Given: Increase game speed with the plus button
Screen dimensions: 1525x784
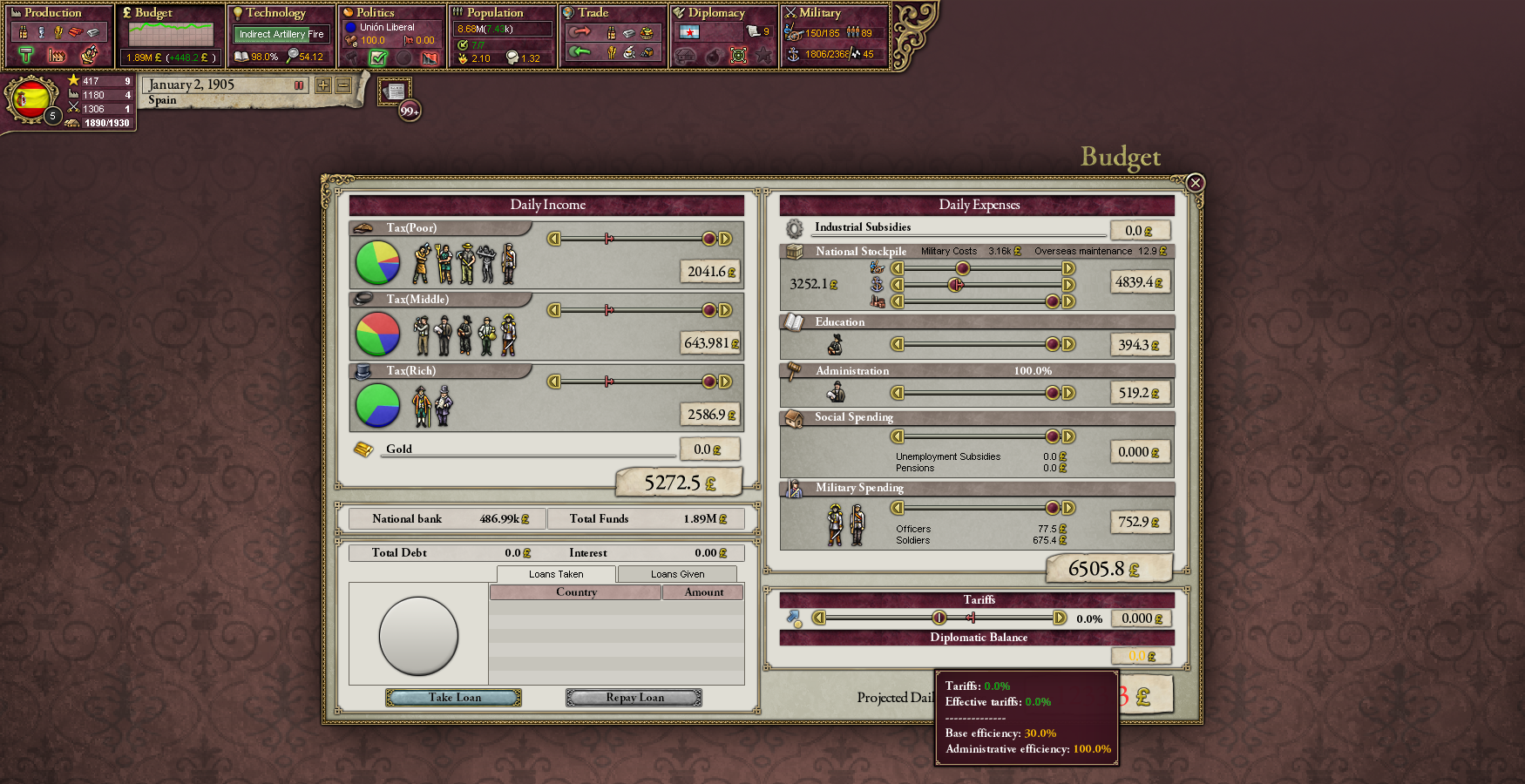Looking at the screenshot, I should click(x=323, y=85).
